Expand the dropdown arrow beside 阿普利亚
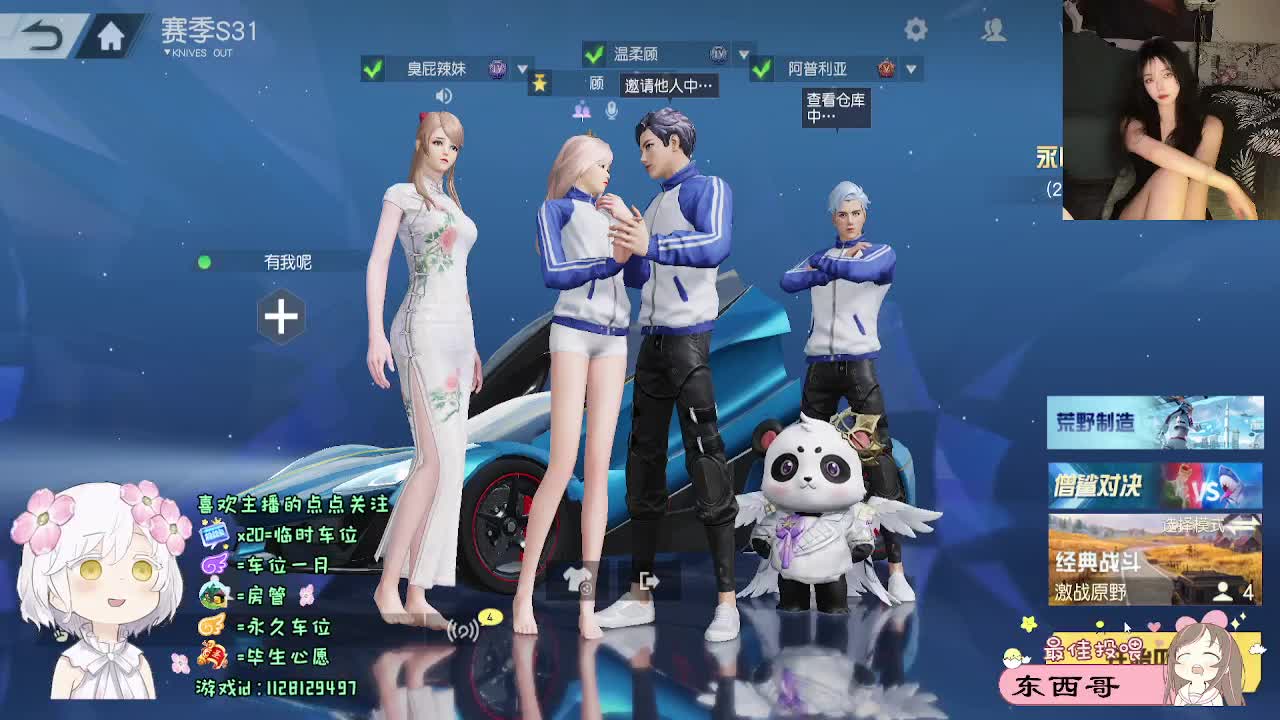This screenshot has width=1280, height=720. [910, 70]
